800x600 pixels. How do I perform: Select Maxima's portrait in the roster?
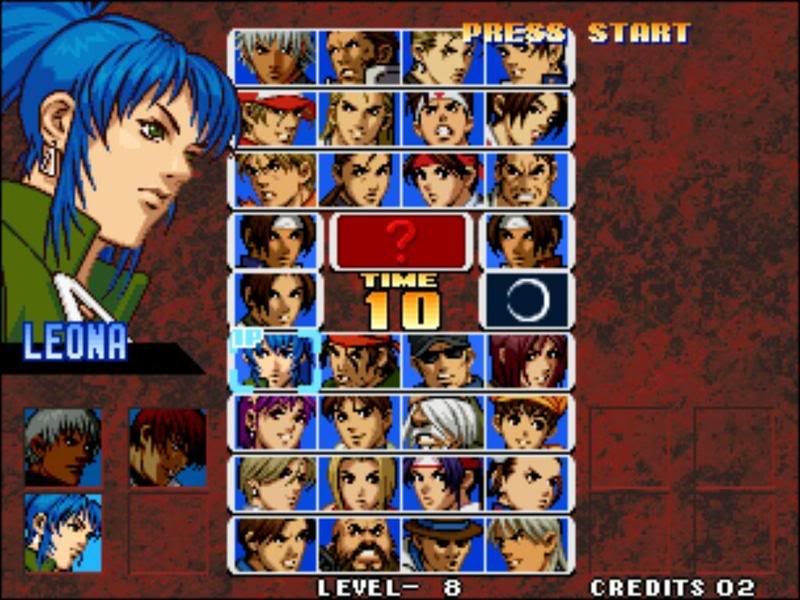360,57
